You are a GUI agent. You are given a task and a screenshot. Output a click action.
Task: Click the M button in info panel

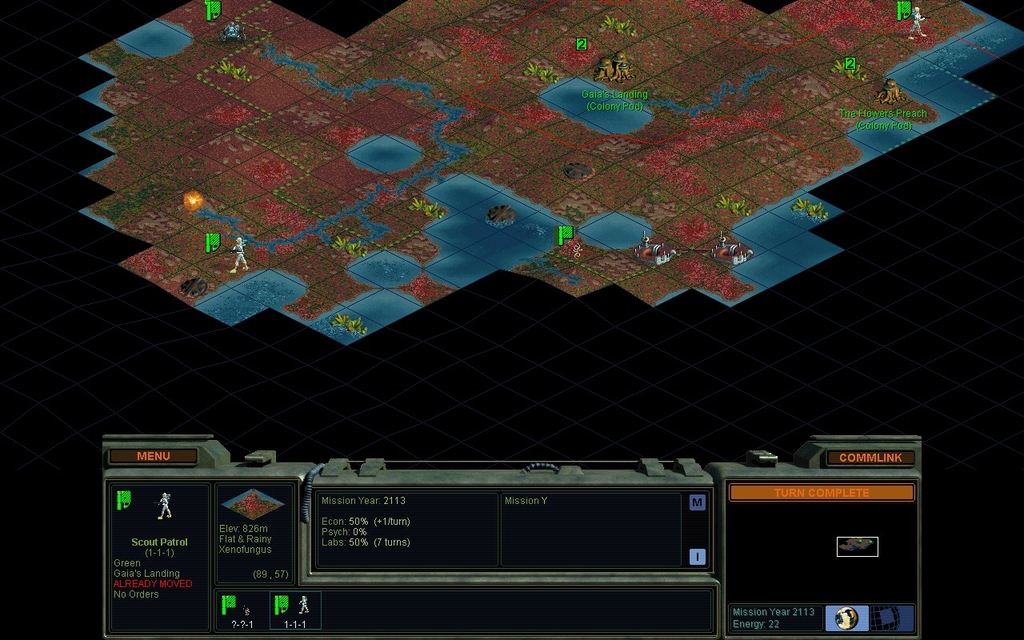[x=697, y=503]
